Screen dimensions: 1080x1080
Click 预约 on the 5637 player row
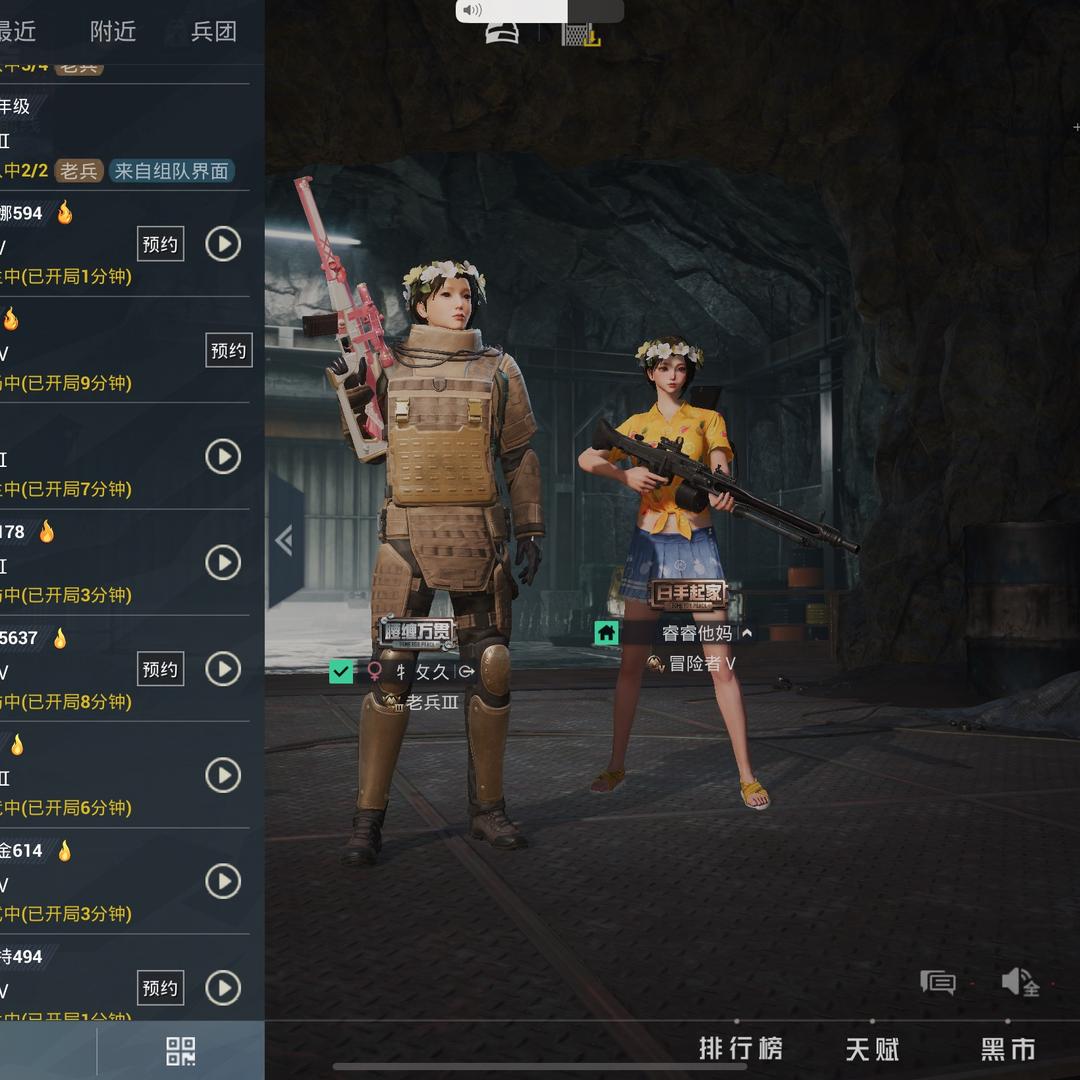160,669
